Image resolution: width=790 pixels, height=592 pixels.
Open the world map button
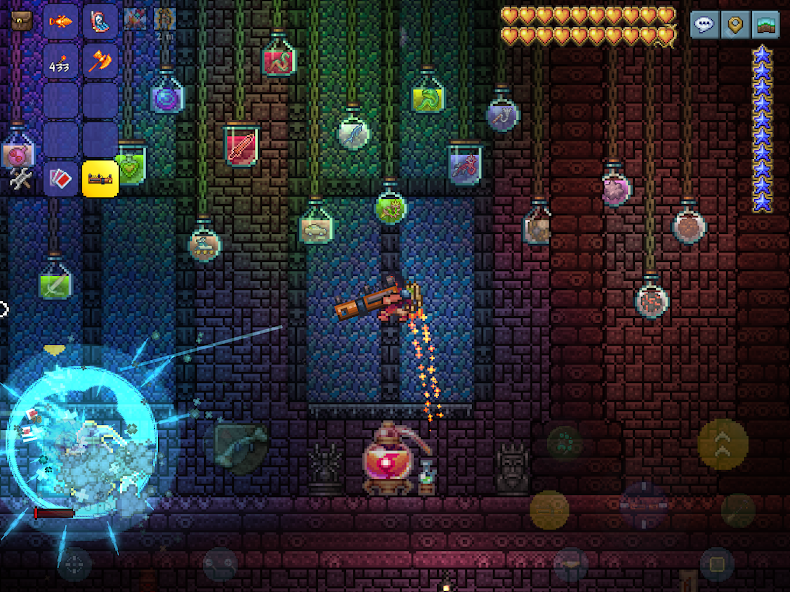(765, 24)
